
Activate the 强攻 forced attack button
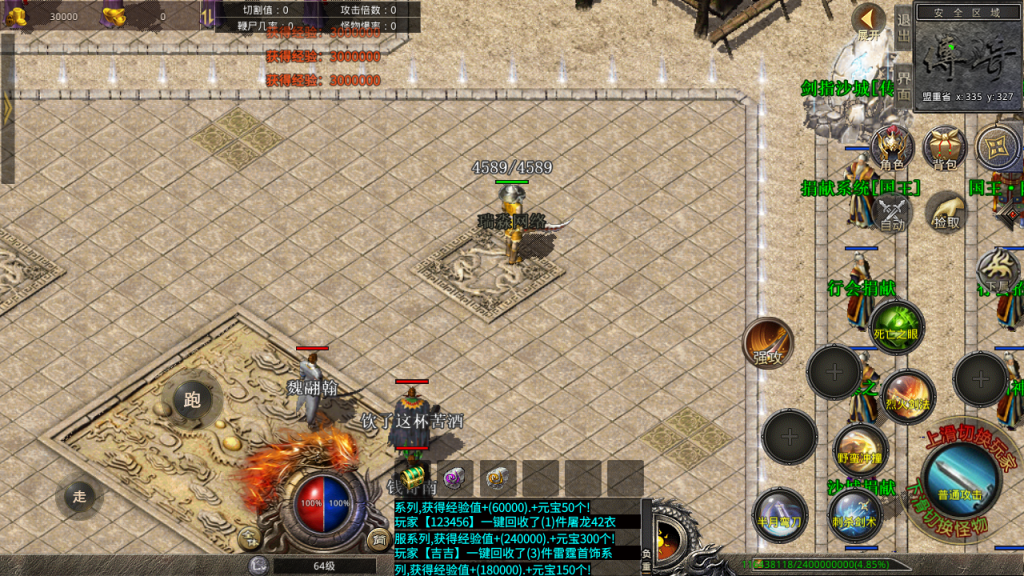pos(767,344)
